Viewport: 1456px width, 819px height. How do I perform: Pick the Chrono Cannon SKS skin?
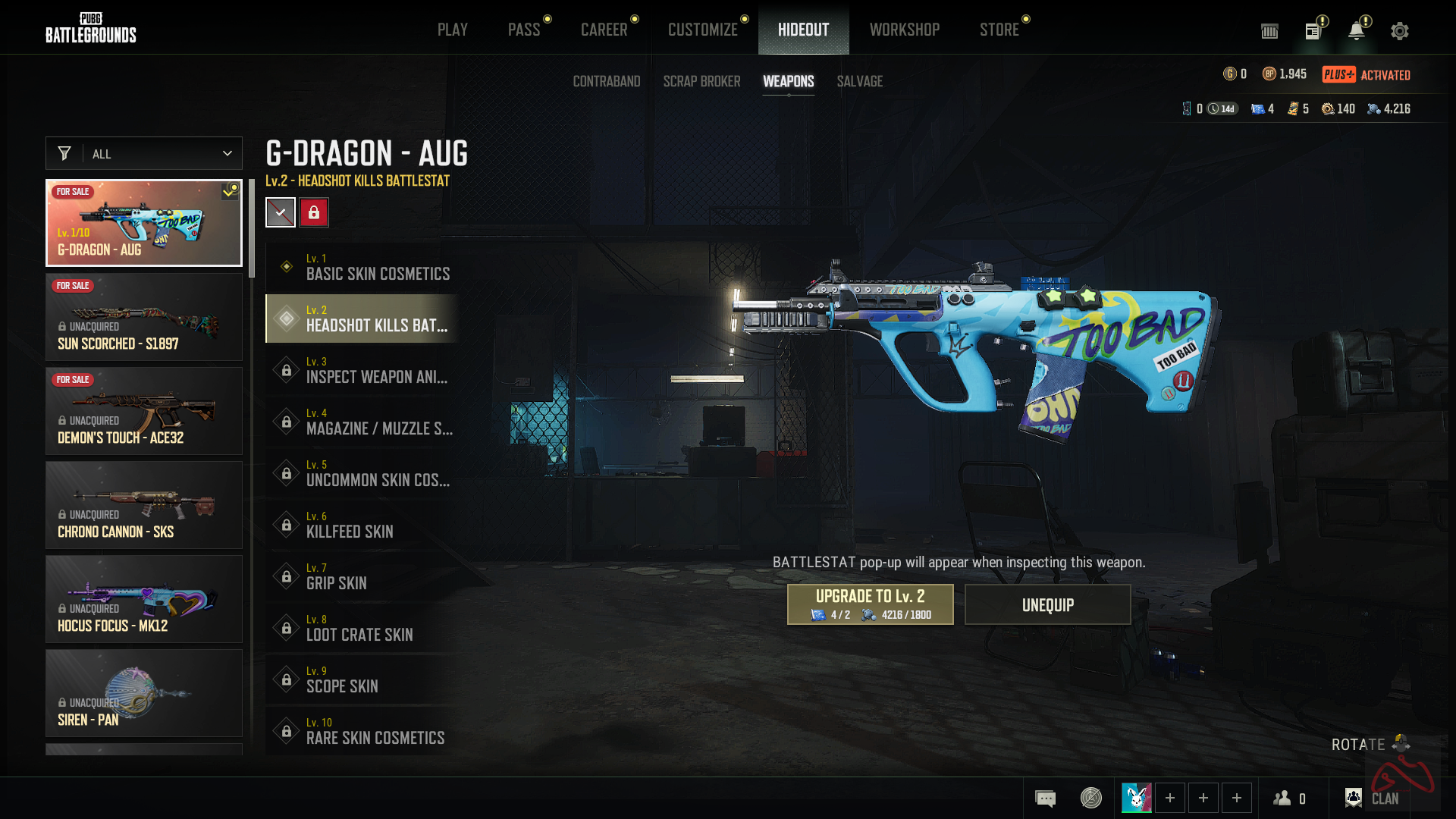coord(144,505)
